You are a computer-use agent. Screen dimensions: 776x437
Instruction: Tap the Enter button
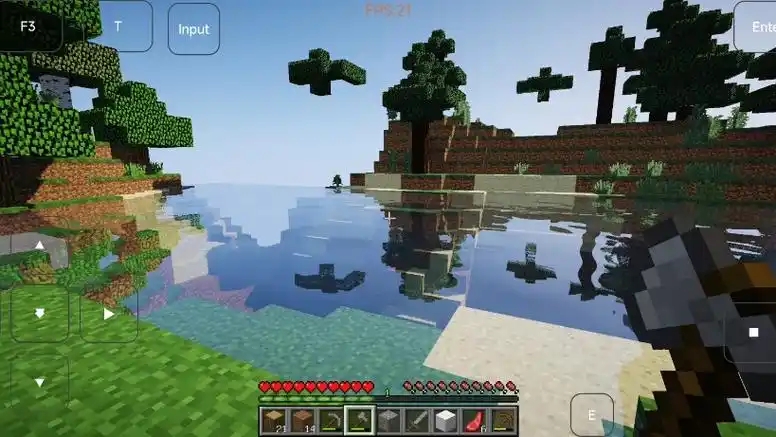[x=758, y=27]
